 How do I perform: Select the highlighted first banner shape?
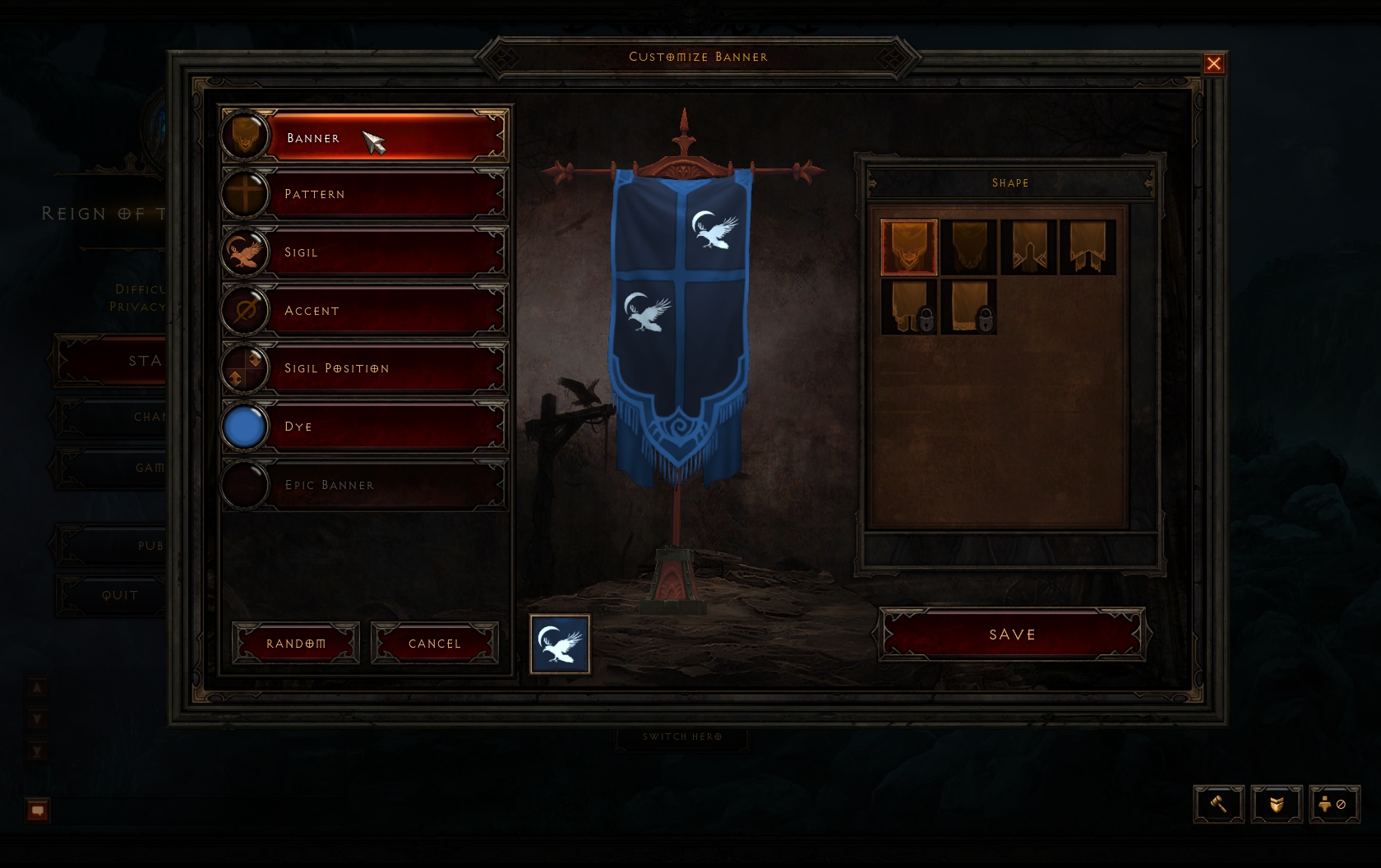908,247
